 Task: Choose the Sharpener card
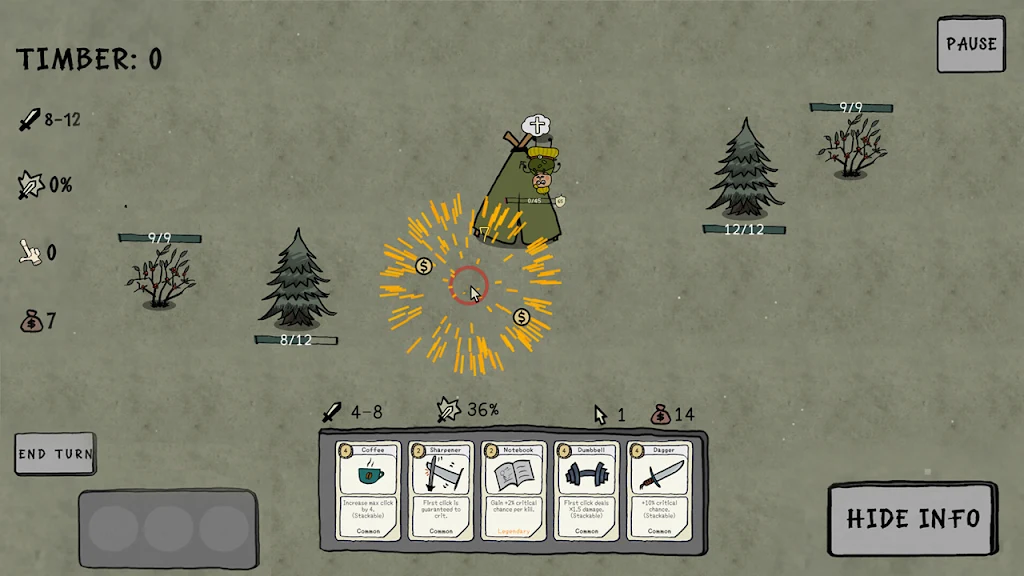pos(441,490)
